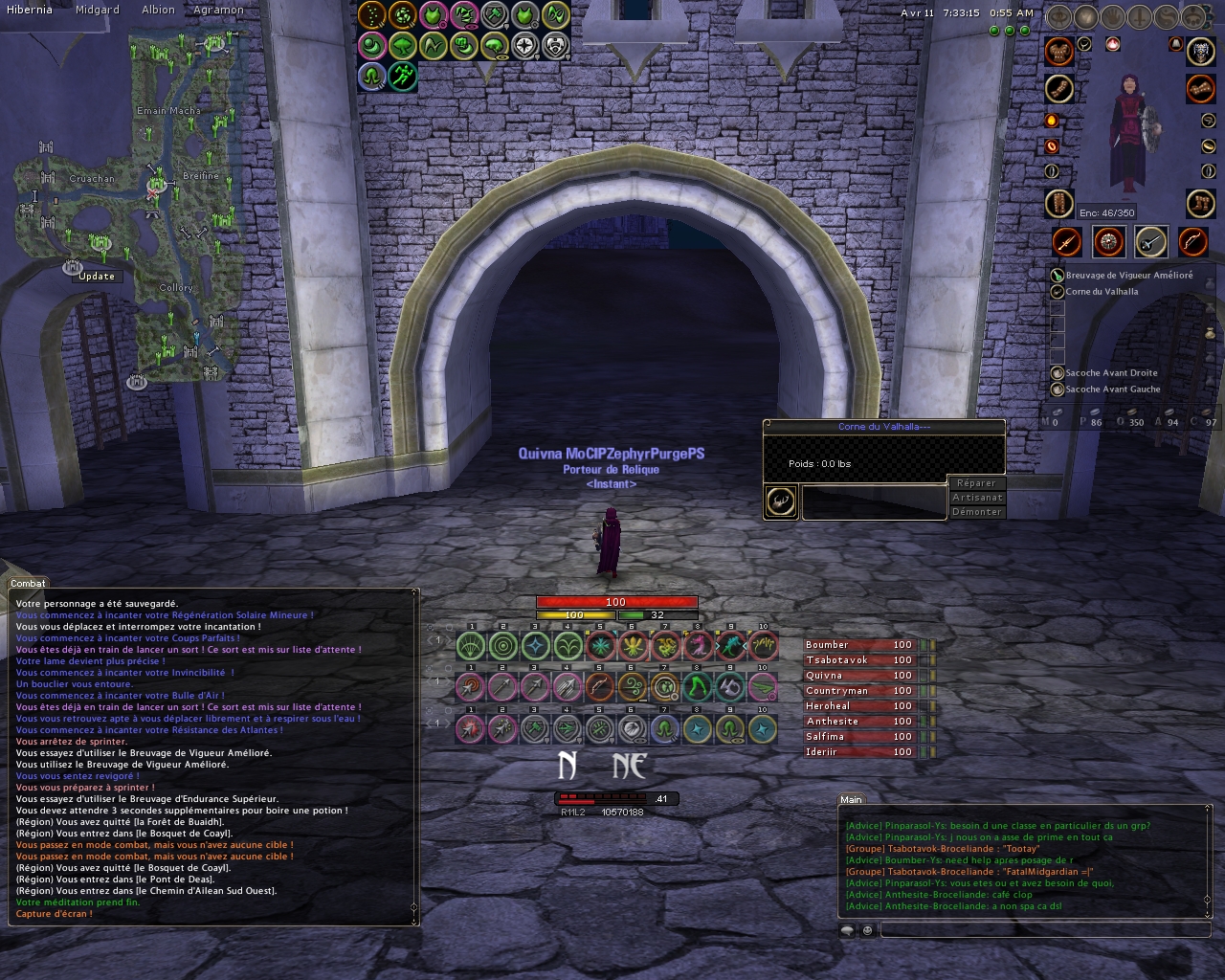Click the Main chat window tab
The image size is (1225, 980).
point(851,799)
